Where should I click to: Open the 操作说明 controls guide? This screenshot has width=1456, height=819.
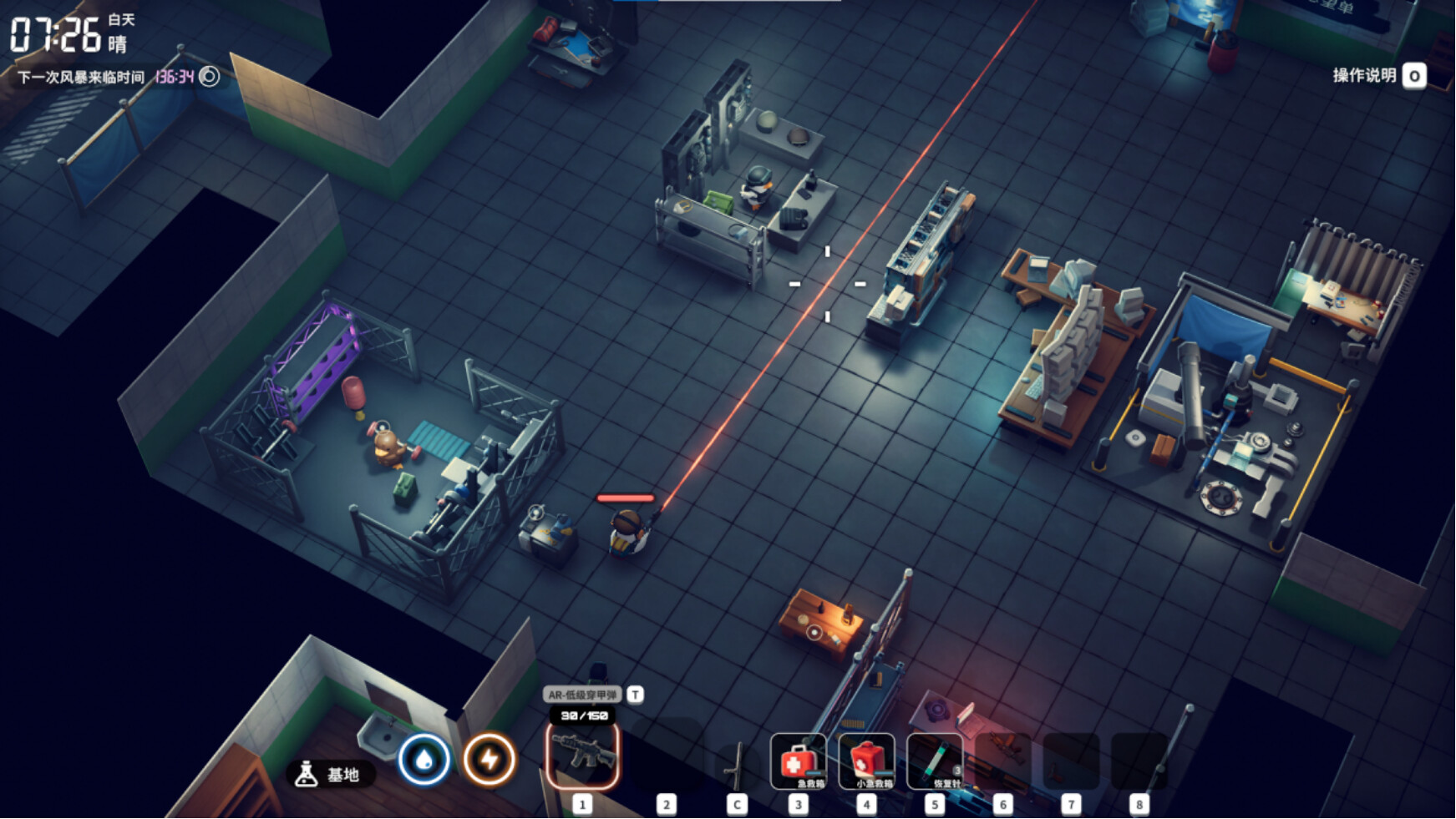1378,76
